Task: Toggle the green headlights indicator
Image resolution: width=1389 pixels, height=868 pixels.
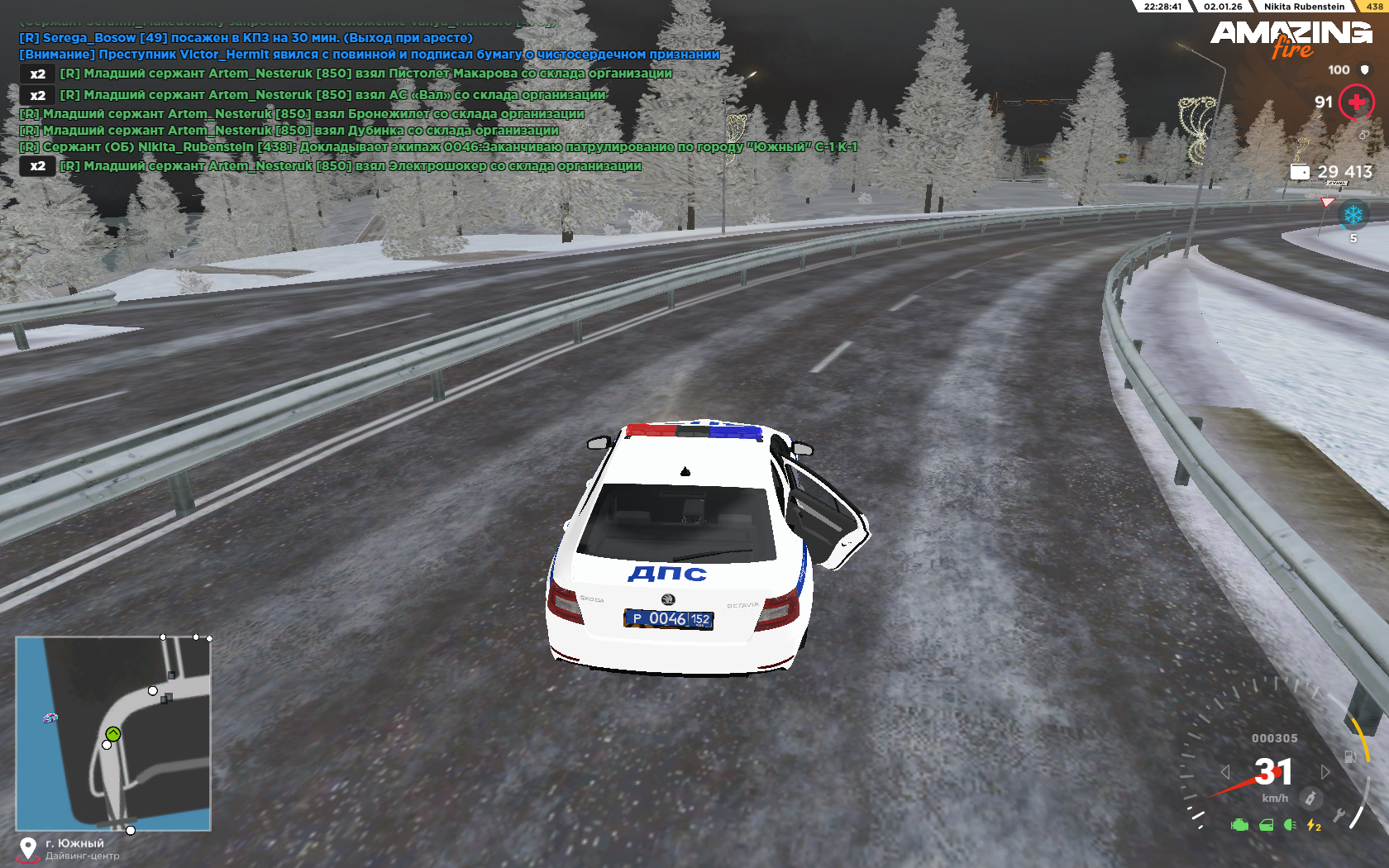Action: coord(1290,824)
